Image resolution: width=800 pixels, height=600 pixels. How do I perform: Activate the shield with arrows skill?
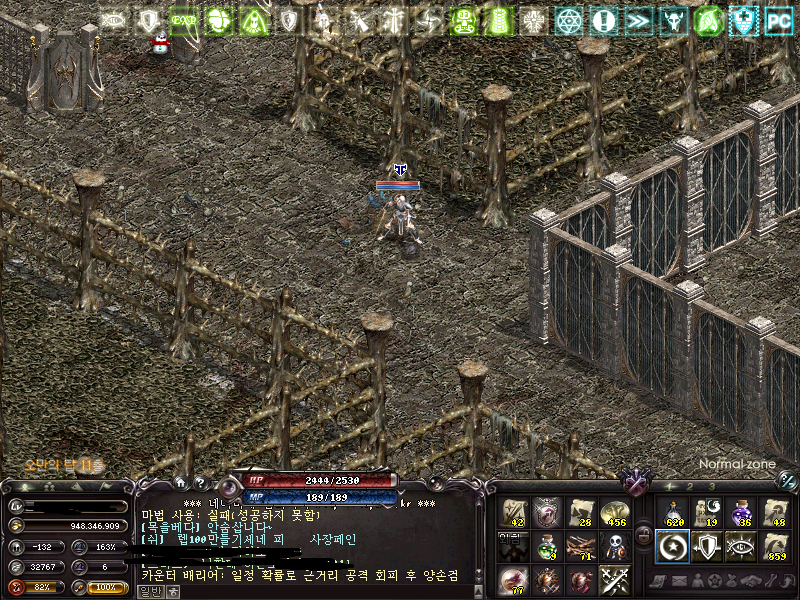(x=707, y=547)
